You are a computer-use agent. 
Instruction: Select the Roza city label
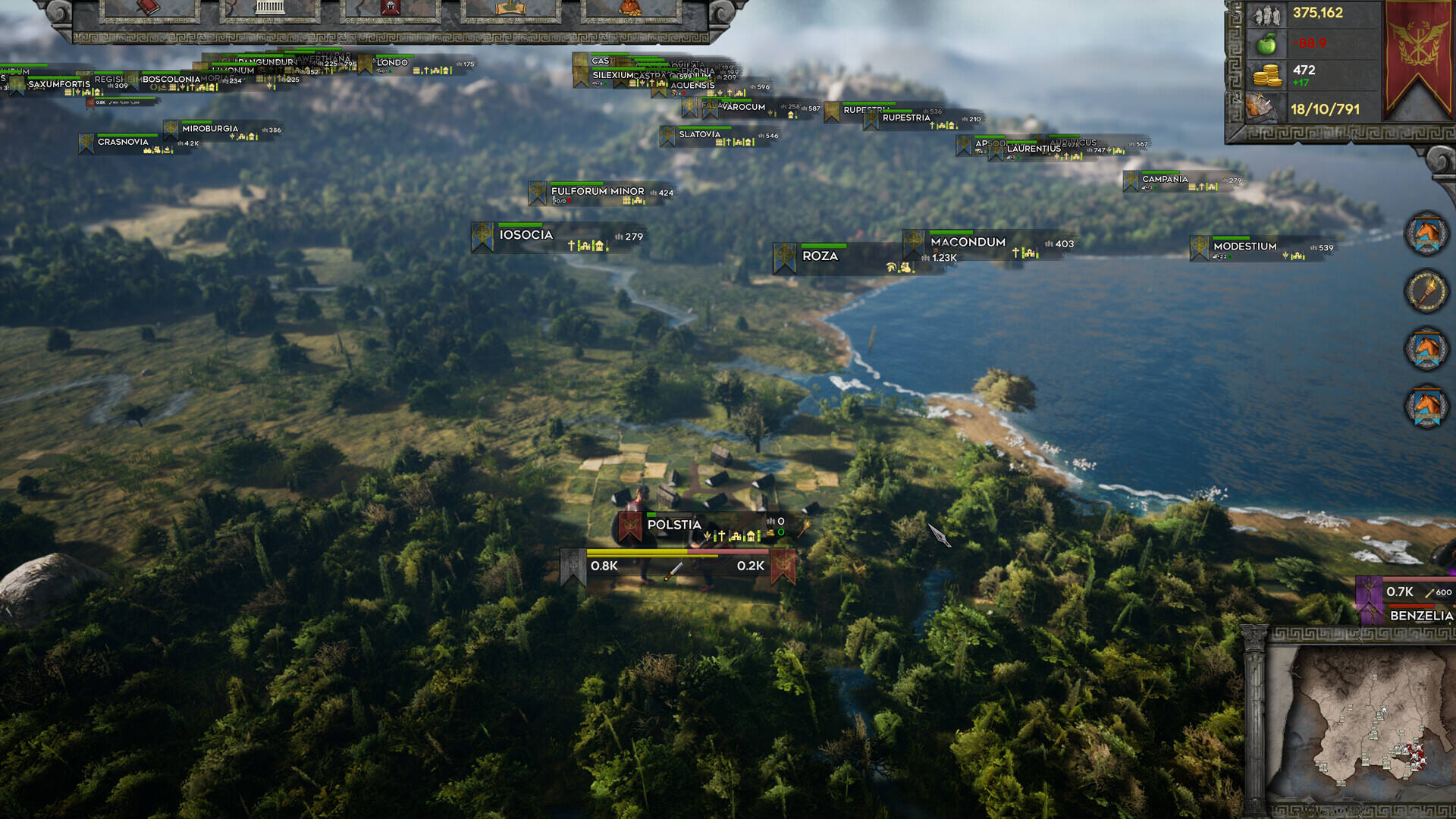coord(820,256)
